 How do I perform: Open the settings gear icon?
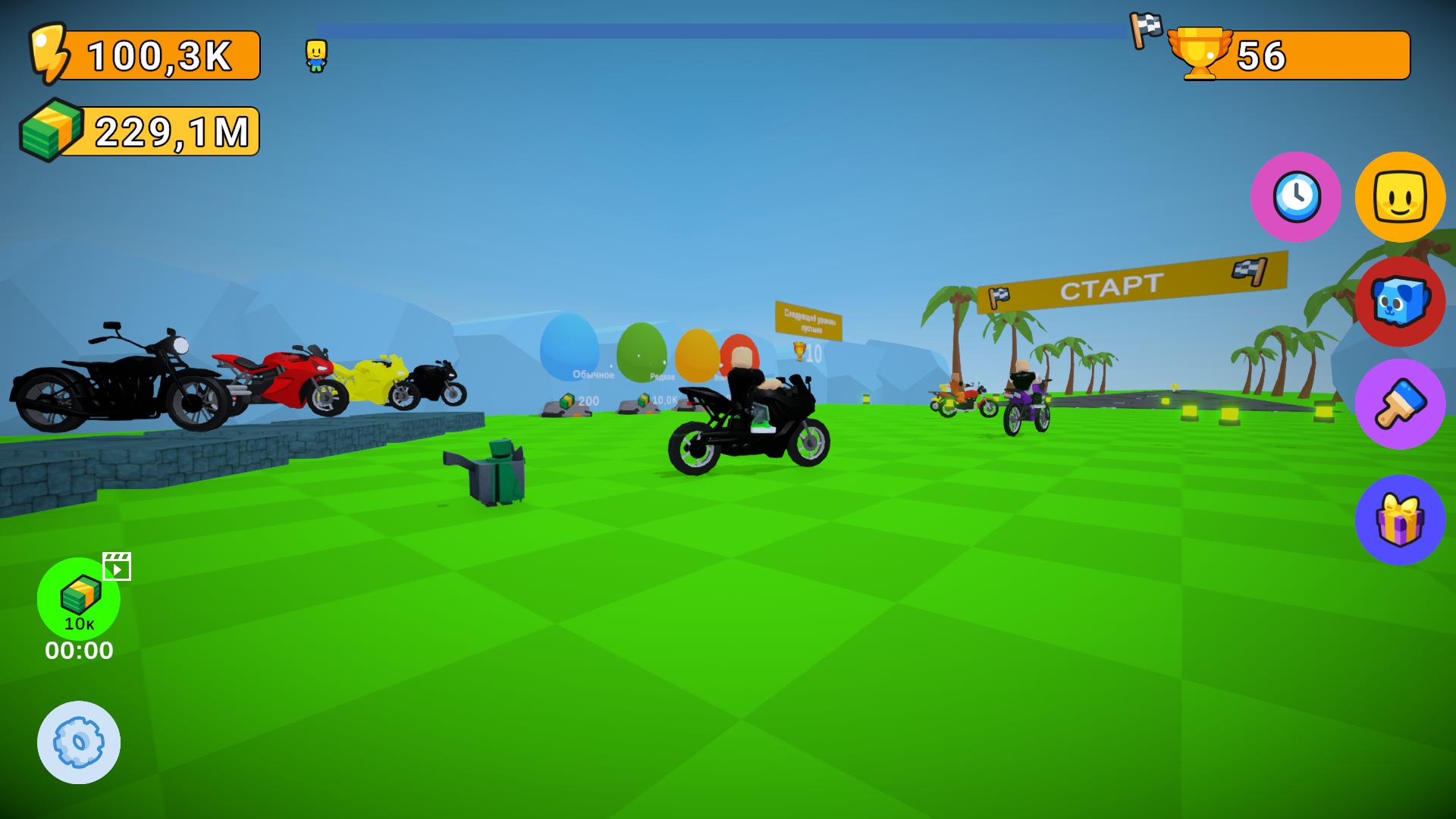(x=79, y=742)
